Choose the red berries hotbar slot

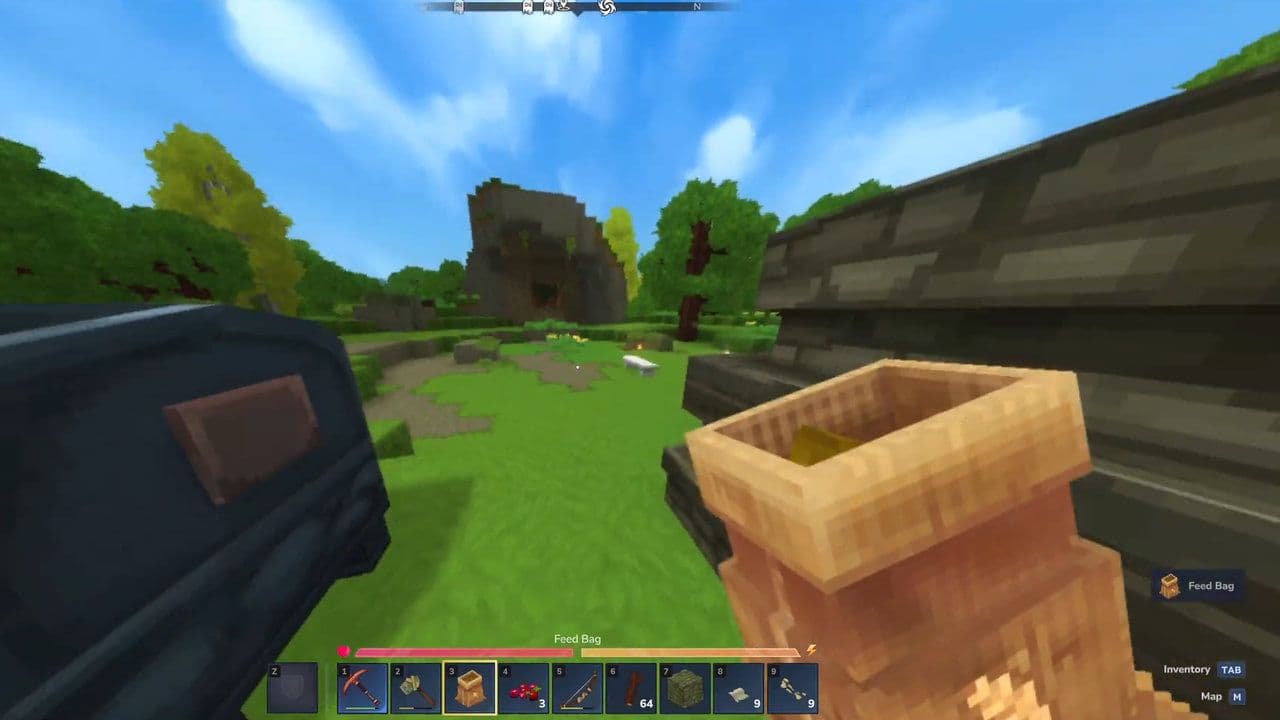tap(524, 688)
